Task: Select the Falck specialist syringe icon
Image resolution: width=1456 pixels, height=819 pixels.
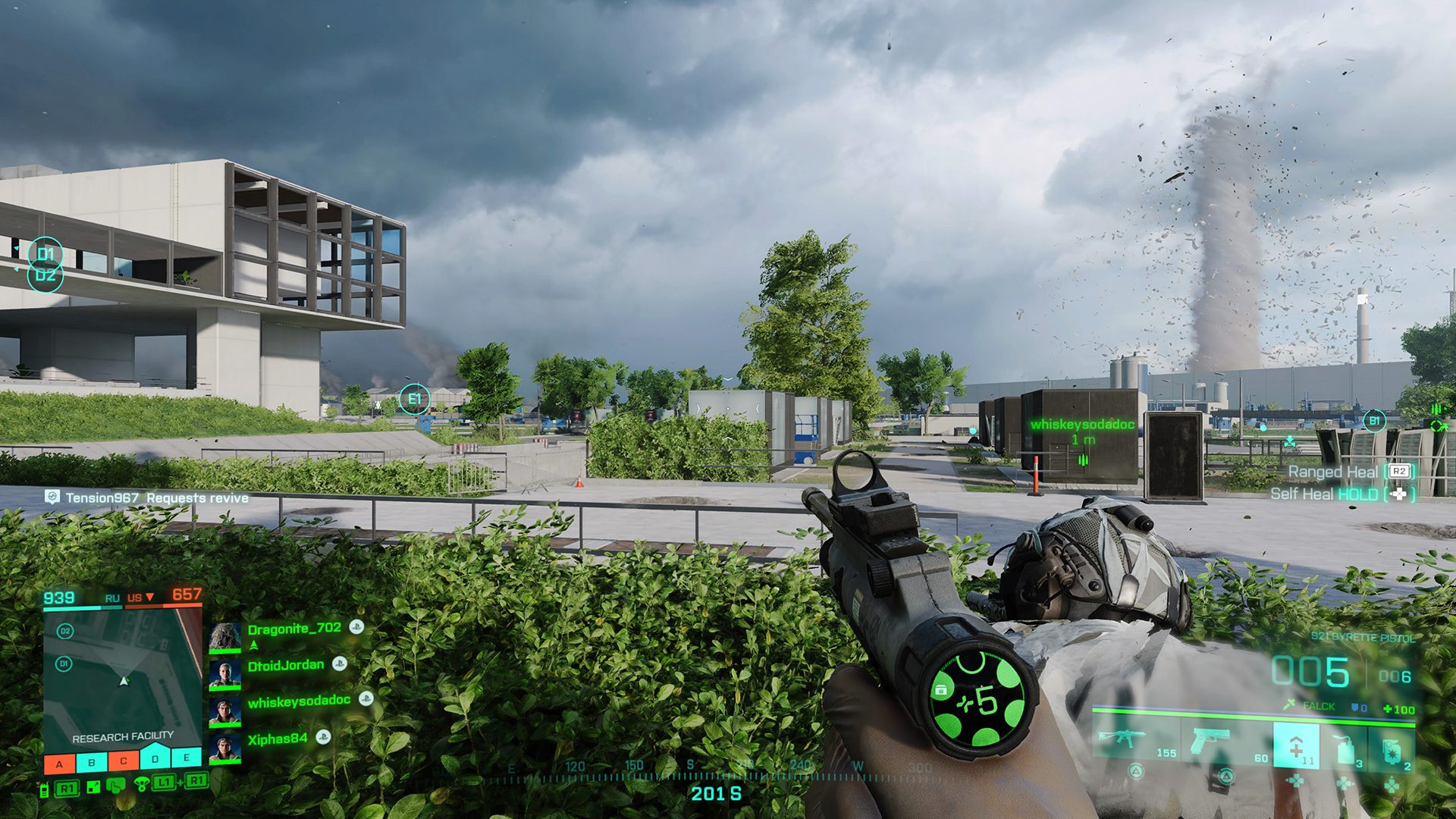Action: [x=1289, y=704]
